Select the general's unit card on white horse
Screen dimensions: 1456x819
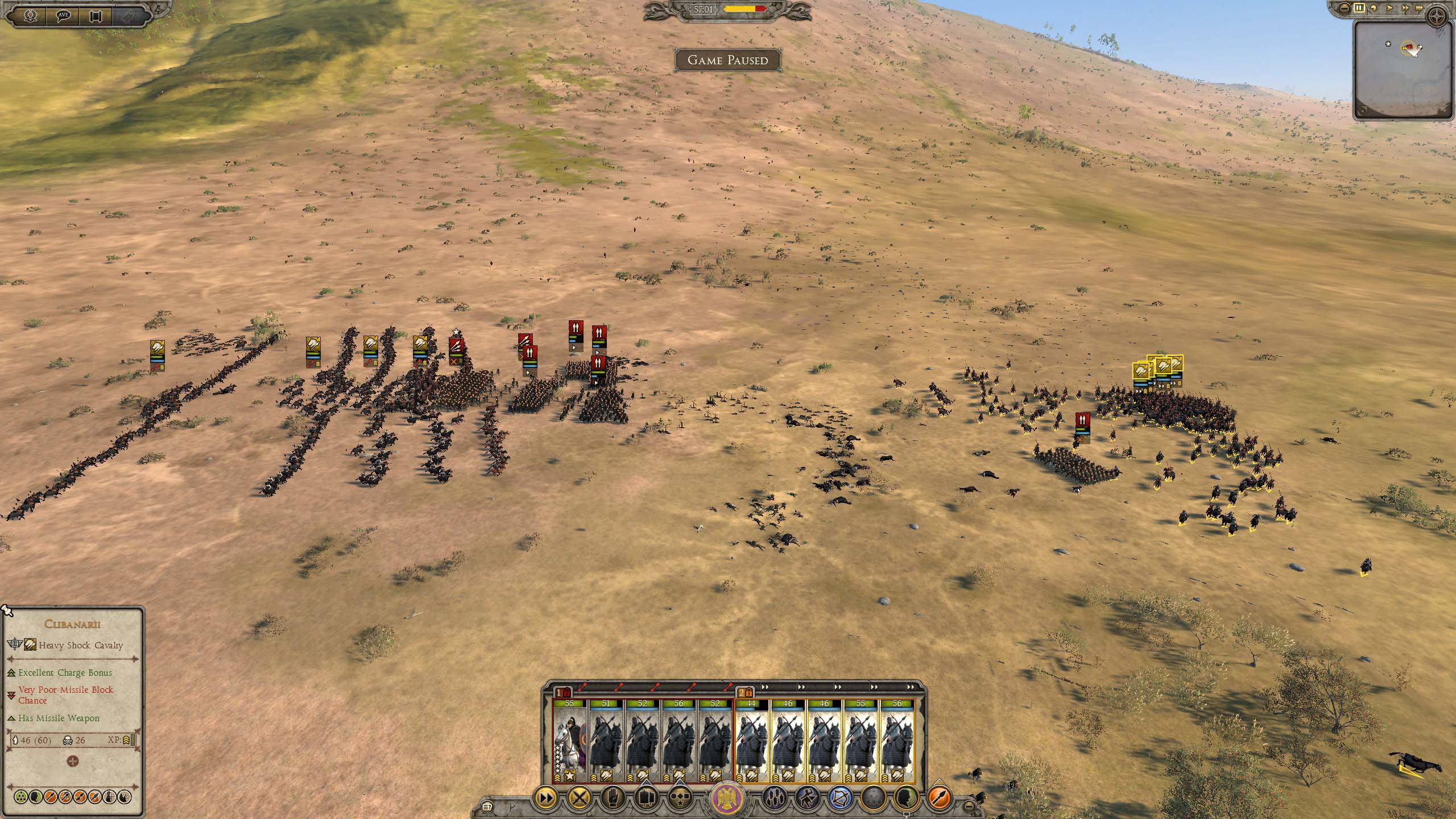coord(569,742)
